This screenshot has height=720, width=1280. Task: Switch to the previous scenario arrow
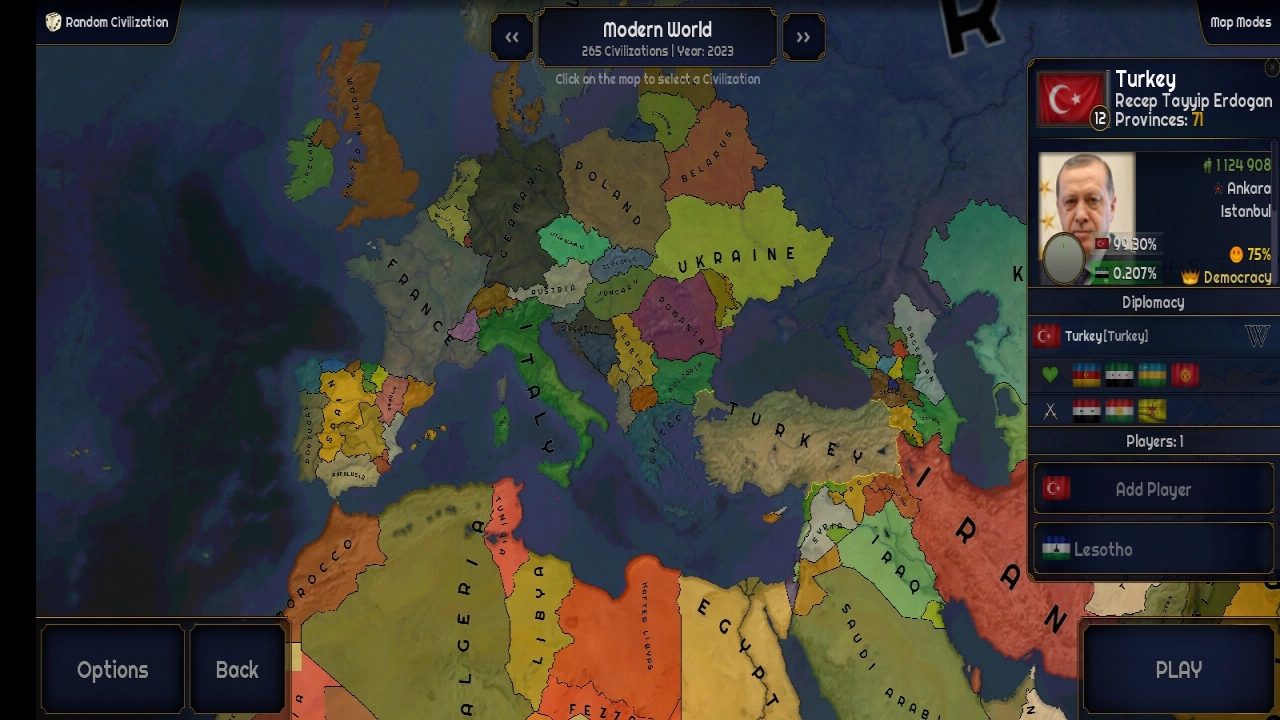point(512,38)
